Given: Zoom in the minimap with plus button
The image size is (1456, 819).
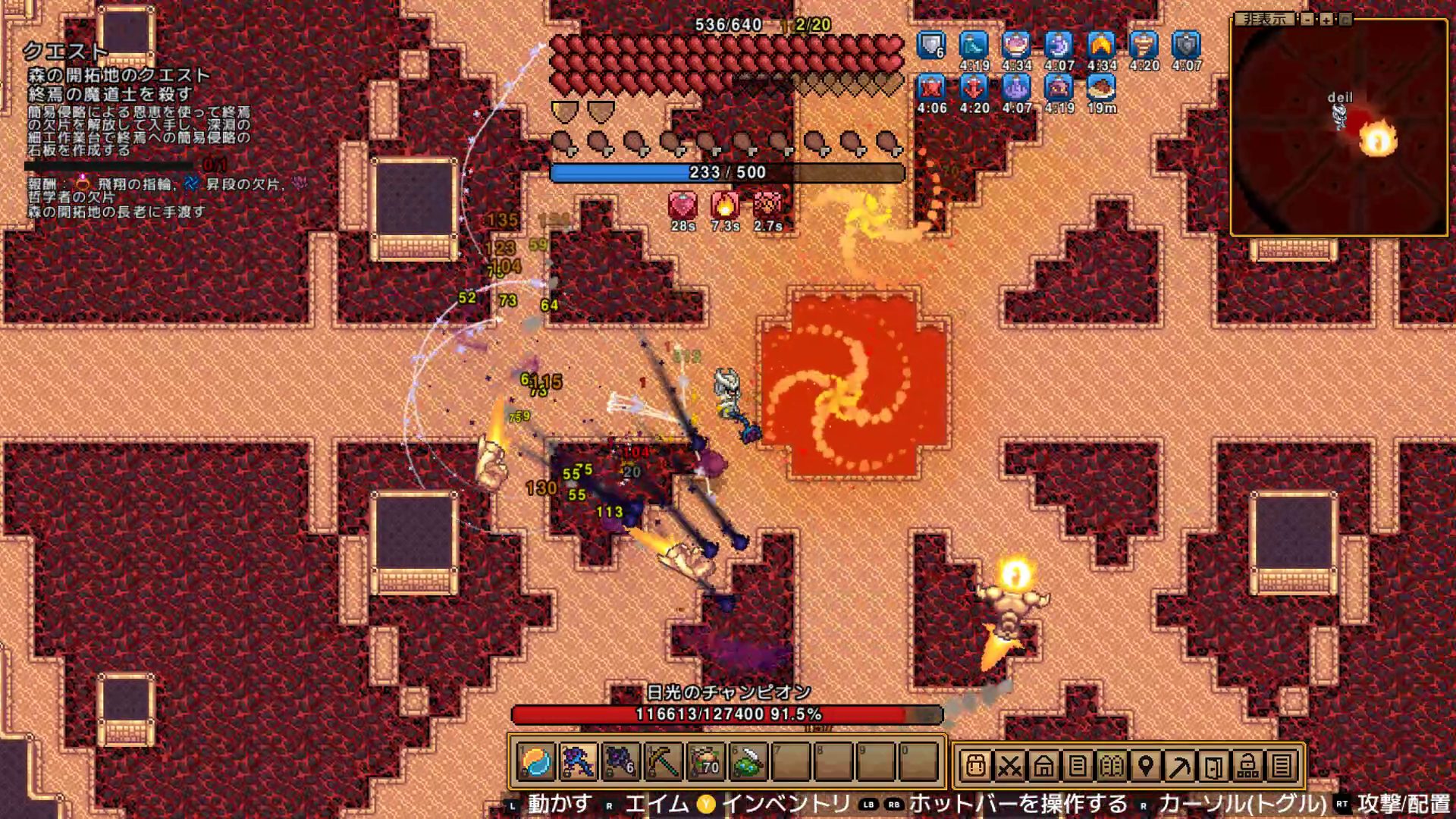Looking at the screenshot, I should (x=1326, y=19).
